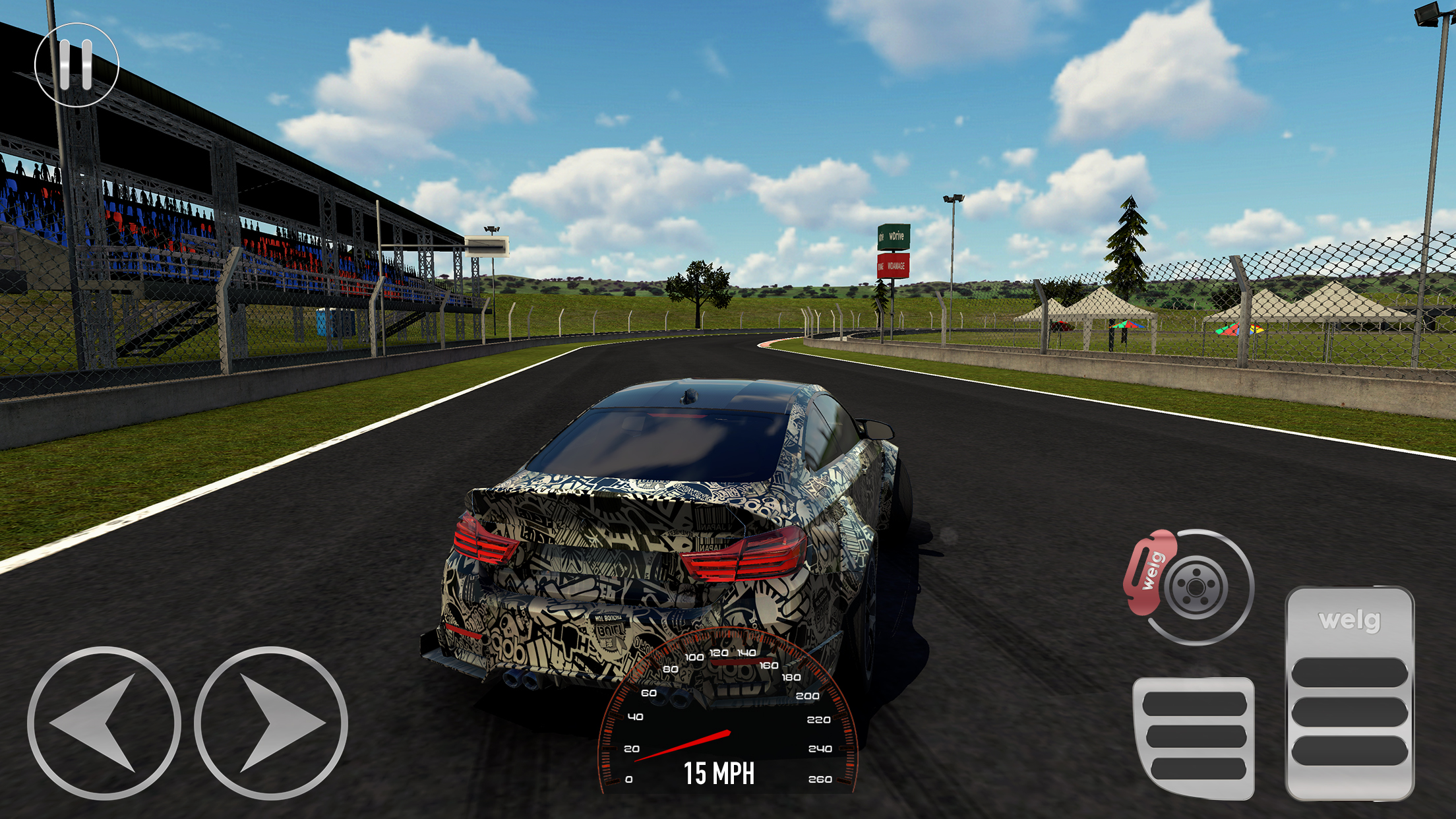The width and height of the screenshot is (1456, 819).
Task: Pull the handbrake disc icon
Action: 1189,586
